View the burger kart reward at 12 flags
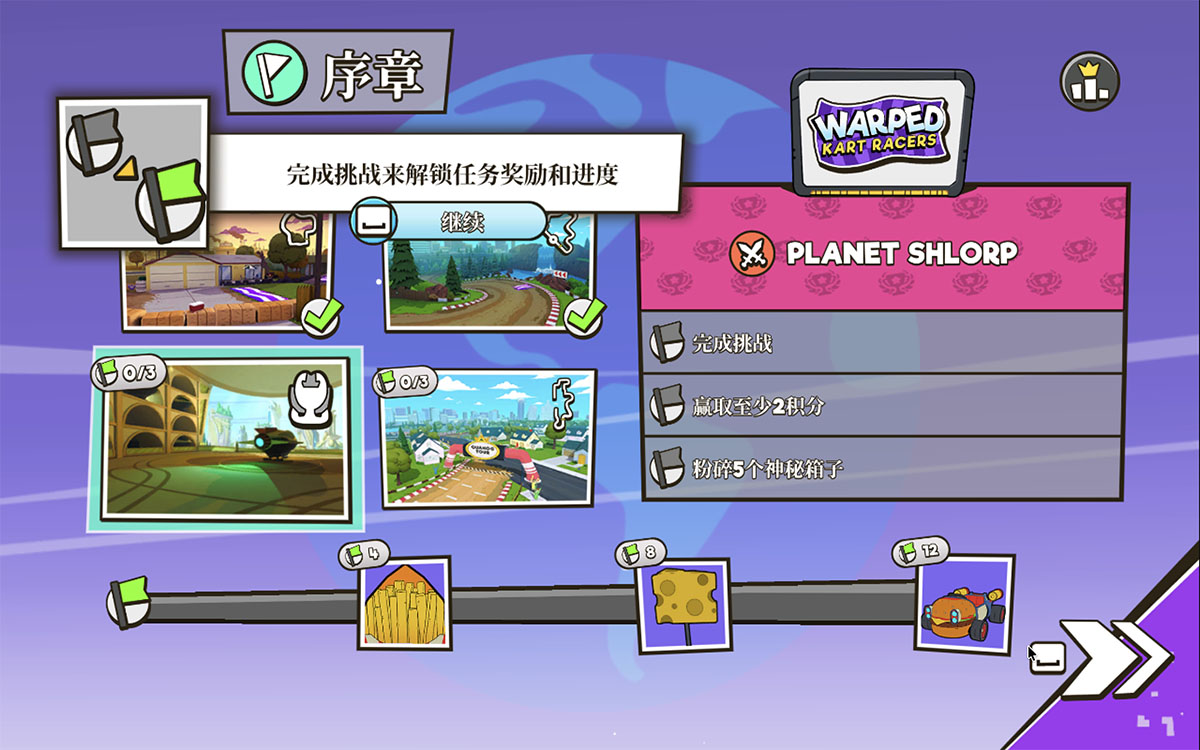The width and height of the screenshot is (1200, 750). (964, 604)
